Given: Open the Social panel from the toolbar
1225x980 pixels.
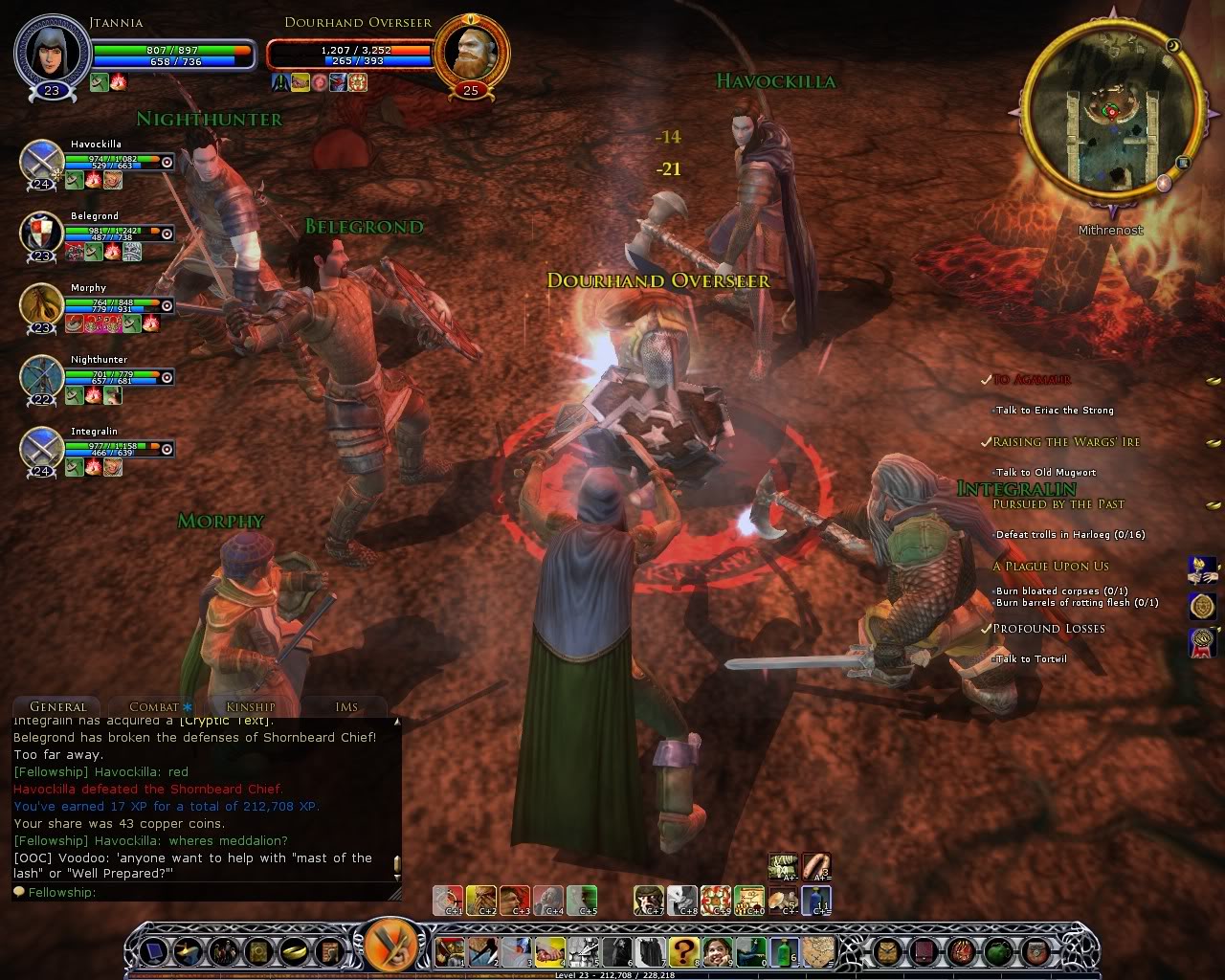Looking at the screenshot, I should tap(222, 952).
